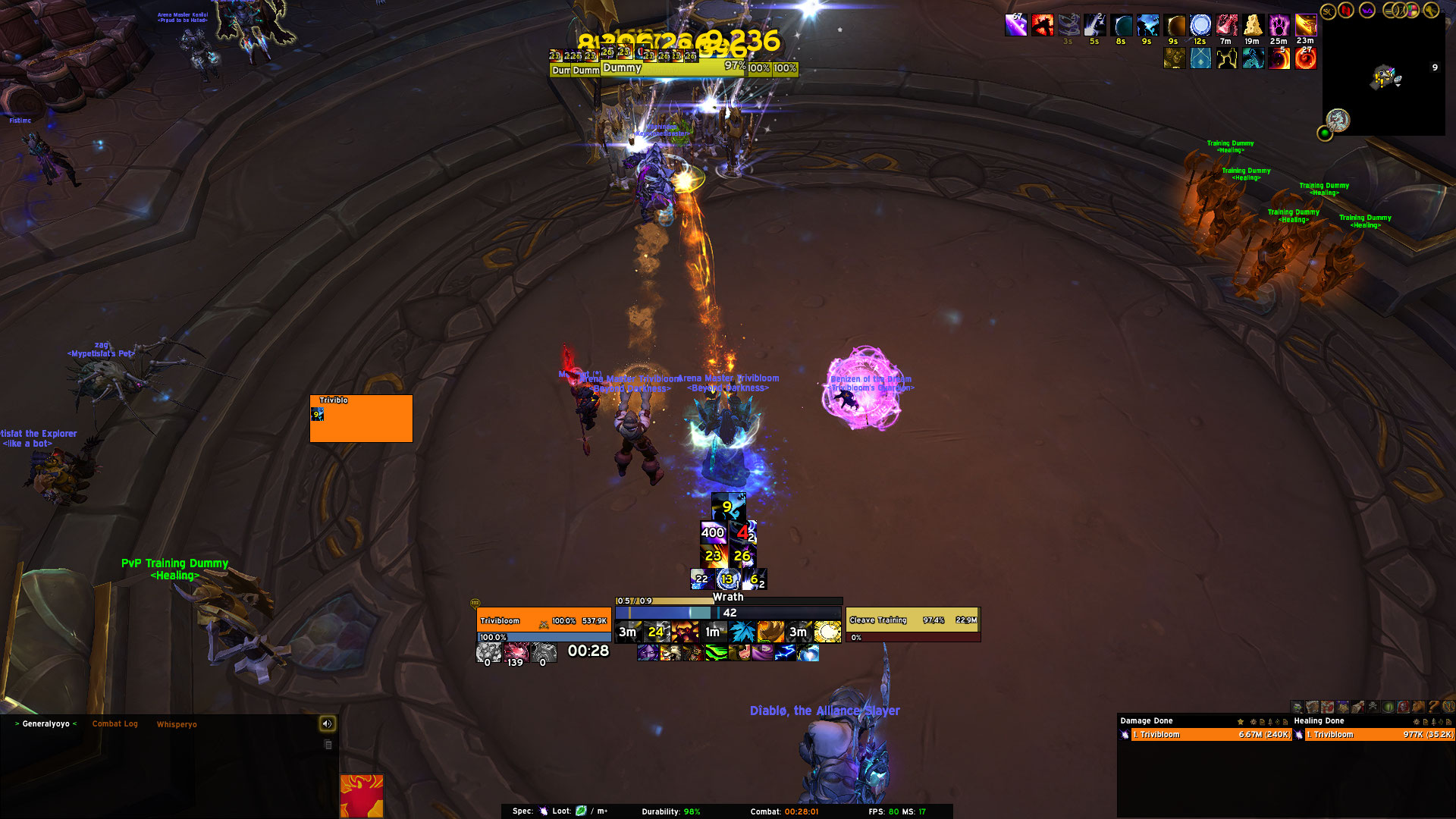Click the orange Trivibloom party frame
Image resolution: width=1456 pixels, height=819 pixels.
[361, 419]
